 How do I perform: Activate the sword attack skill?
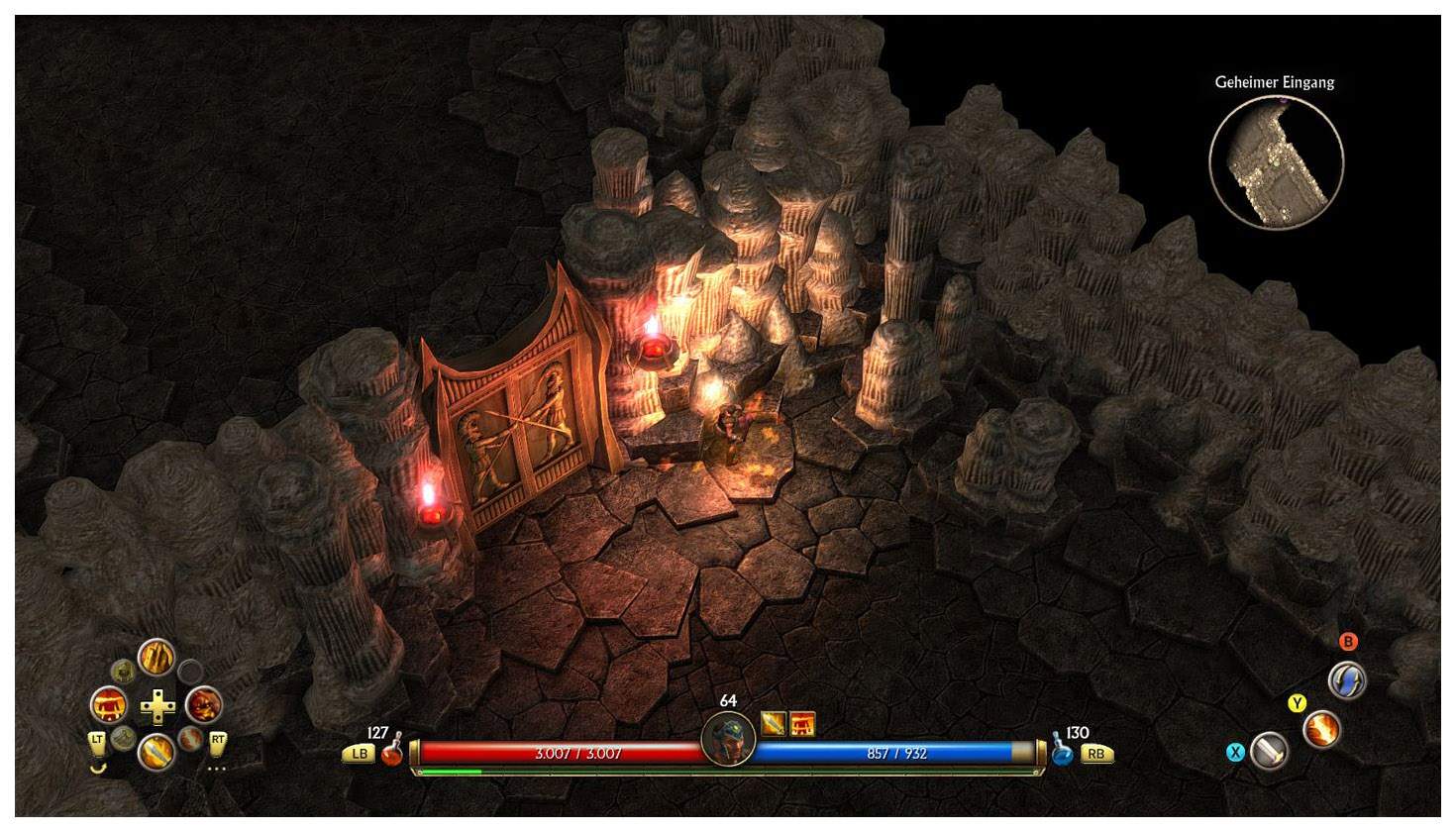point(1269,752)
